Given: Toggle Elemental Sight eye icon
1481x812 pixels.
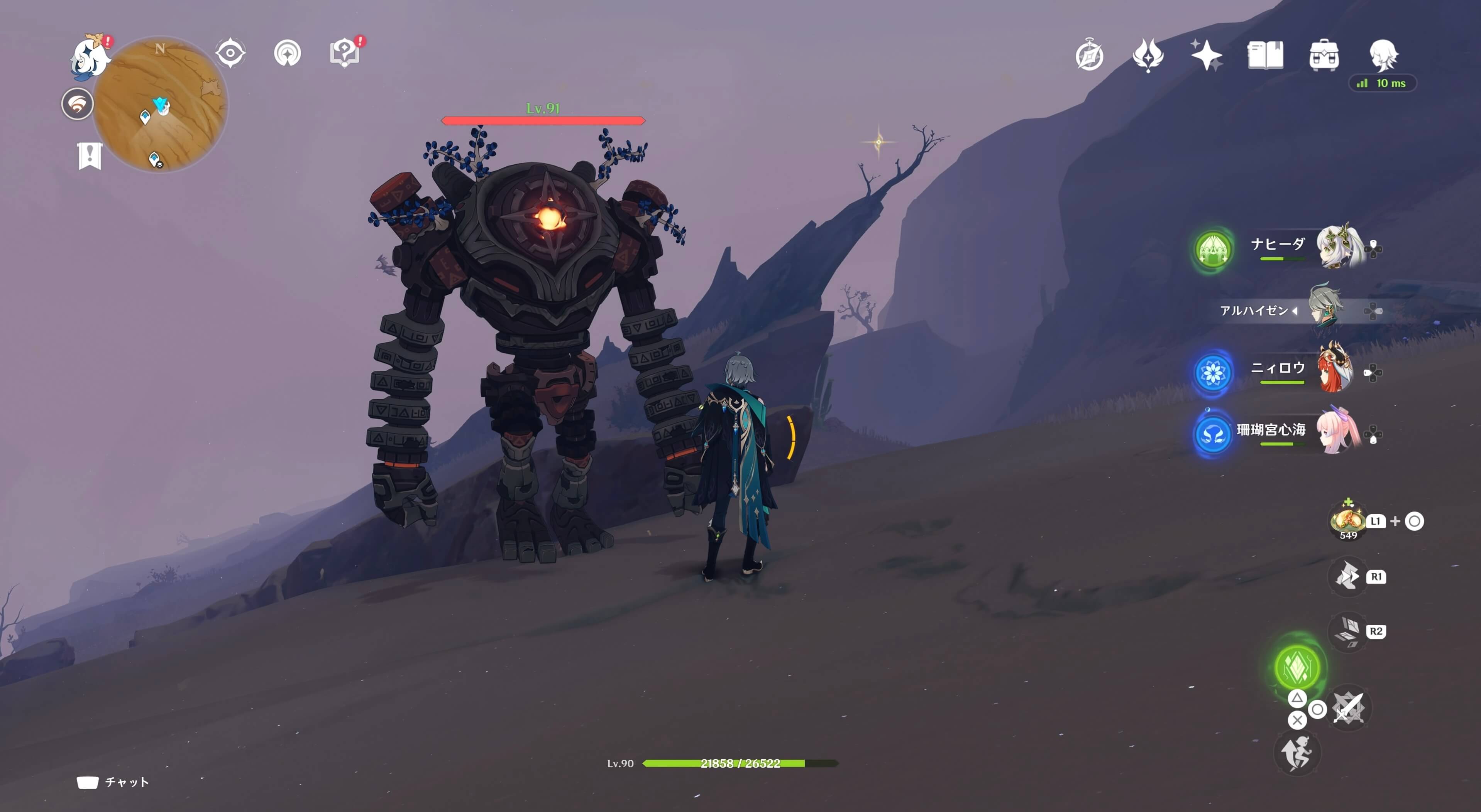Looking at the screenshot, I should point(230,54).
